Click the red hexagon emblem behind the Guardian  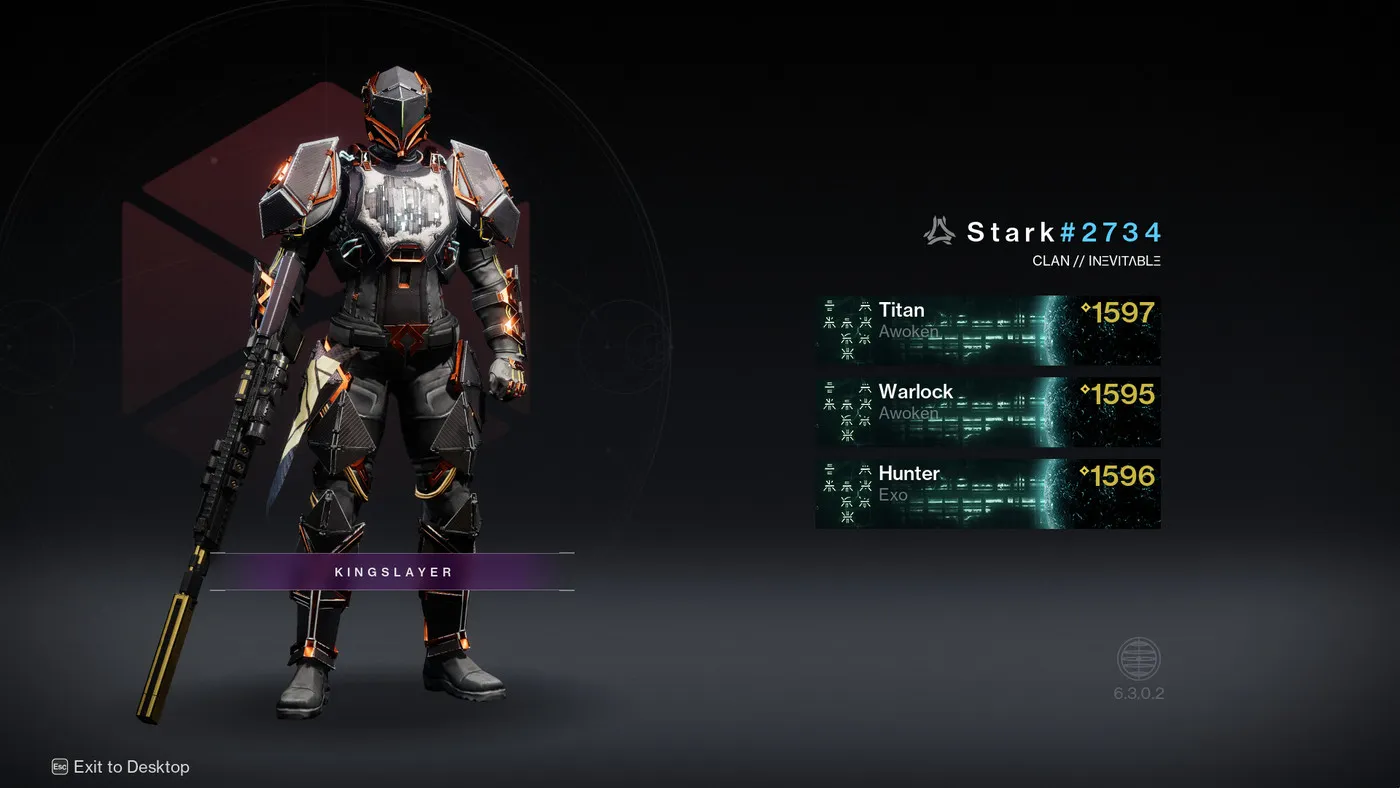pyautogui.click(x=230, y=190)
